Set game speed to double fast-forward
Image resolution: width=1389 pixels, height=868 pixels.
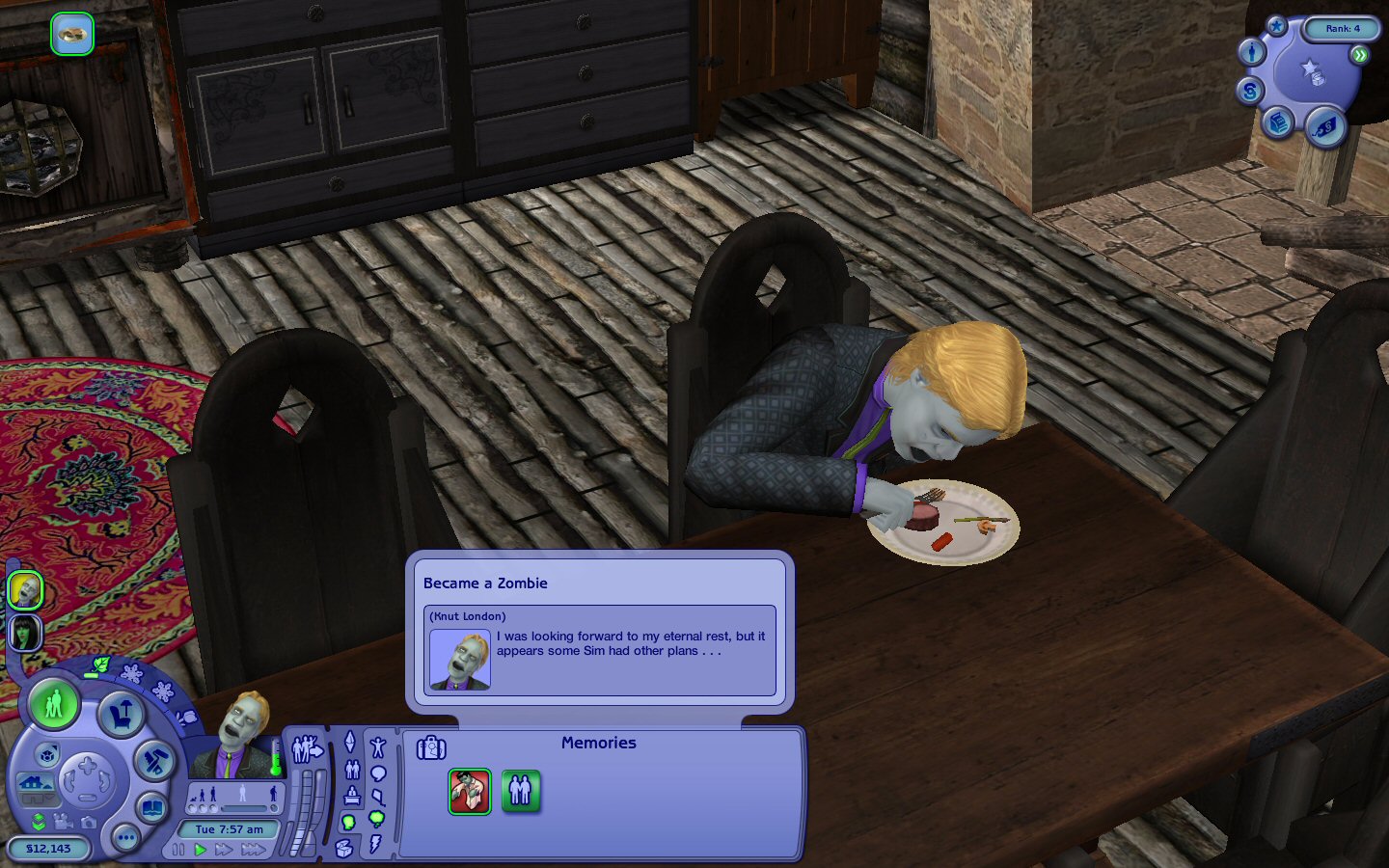(225, 850)
